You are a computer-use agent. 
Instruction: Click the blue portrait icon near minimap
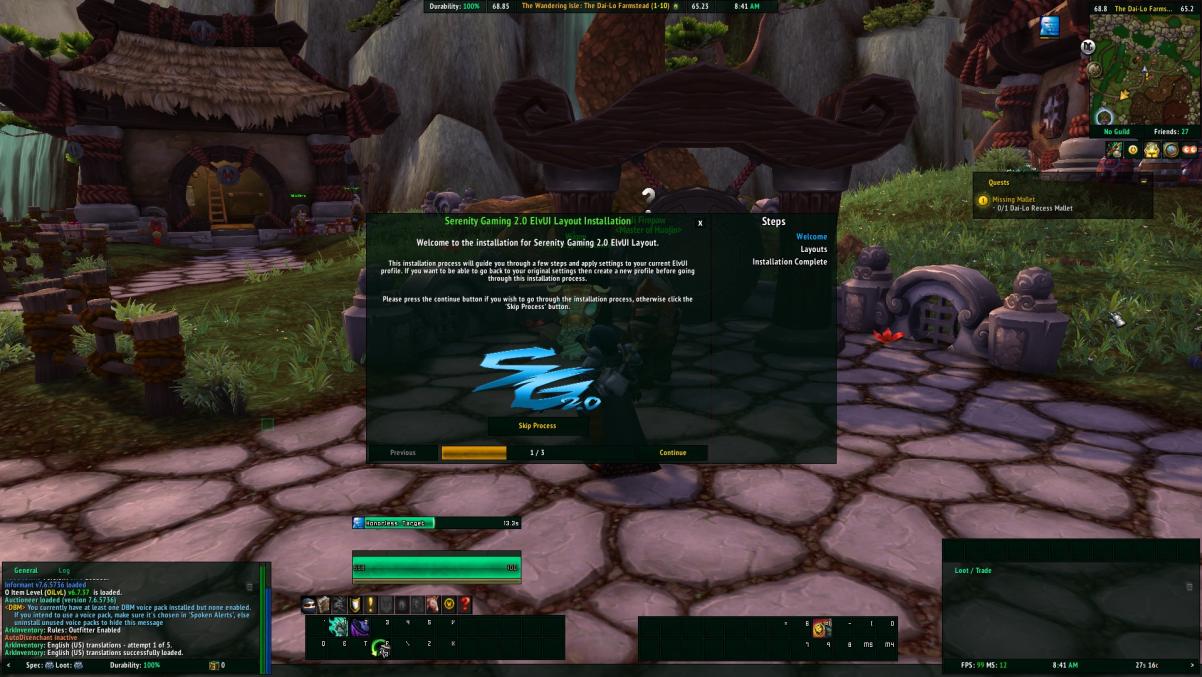tap(1049, 27)
